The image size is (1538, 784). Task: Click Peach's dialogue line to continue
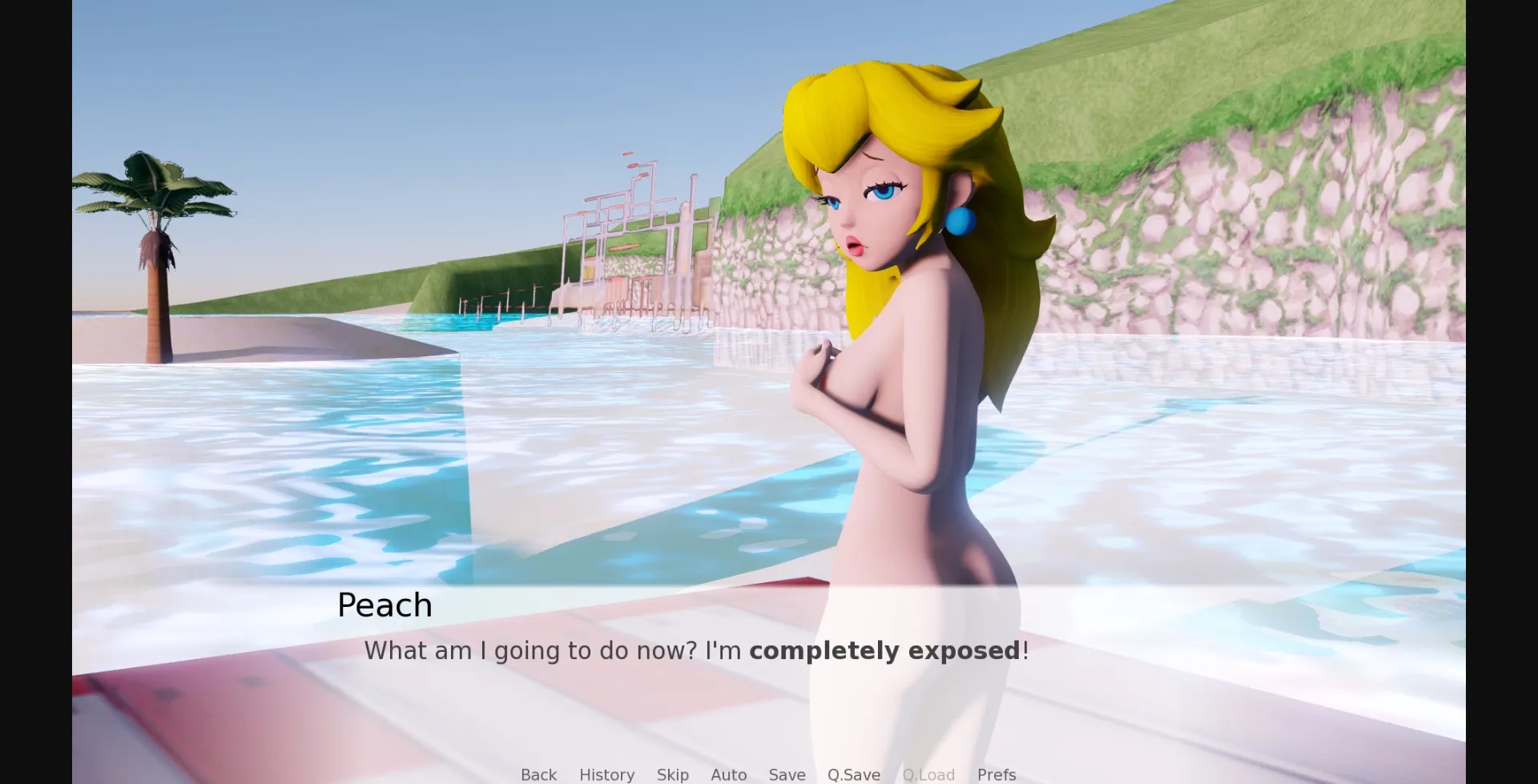(x=695, y=650)
